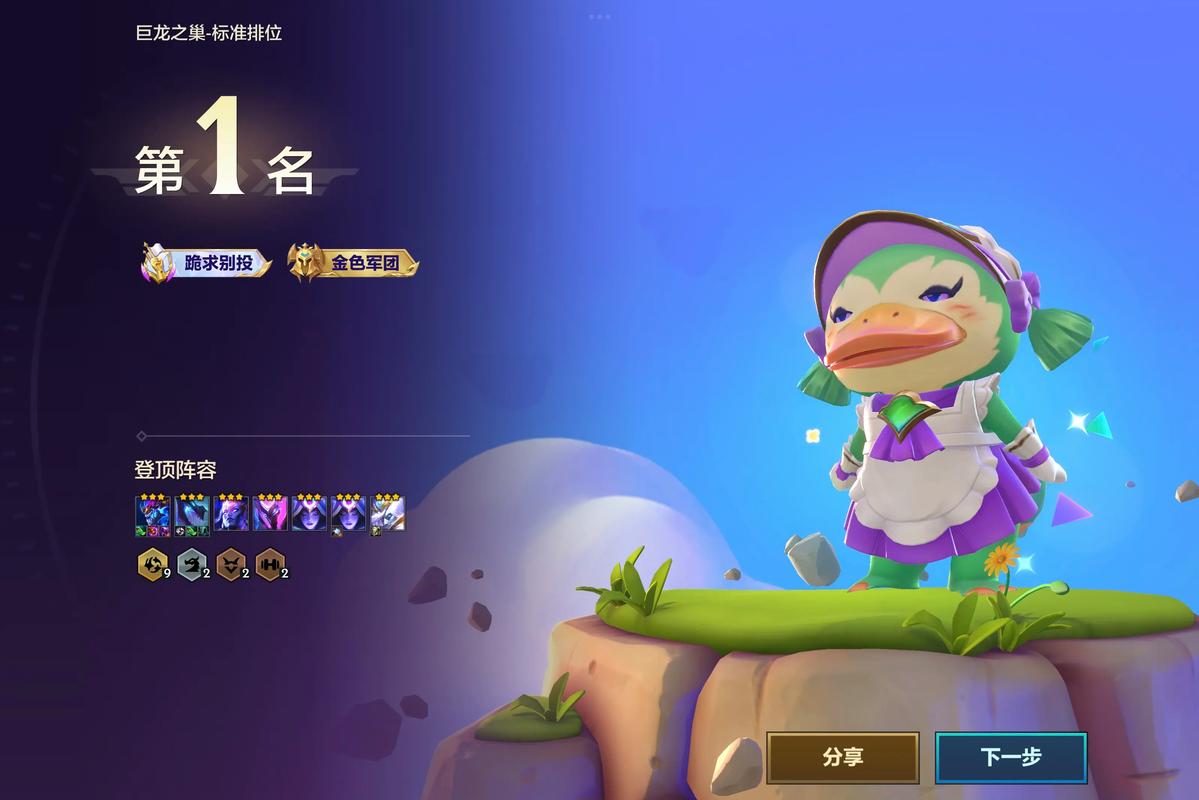
Task: Choose the pink hand-over-face champion portrait
Action: [270, 514]
